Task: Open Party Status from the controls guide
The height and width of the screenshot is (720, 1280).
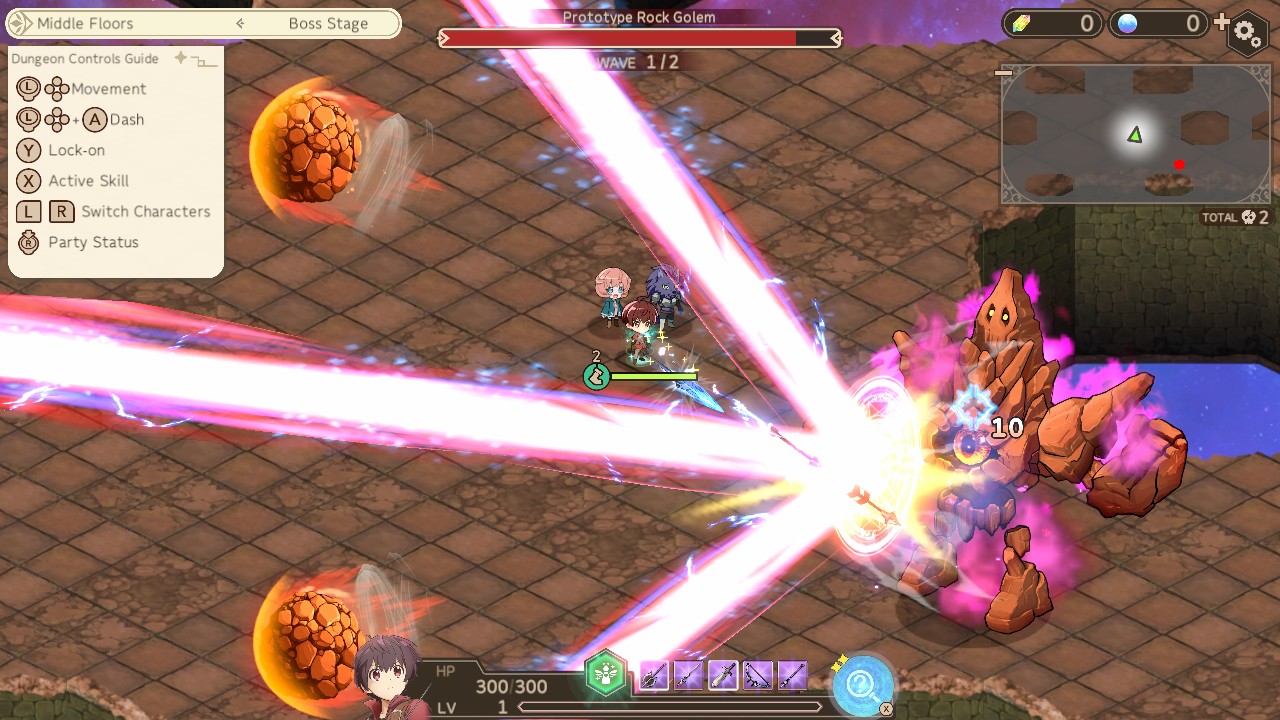Action: point(91,242)
